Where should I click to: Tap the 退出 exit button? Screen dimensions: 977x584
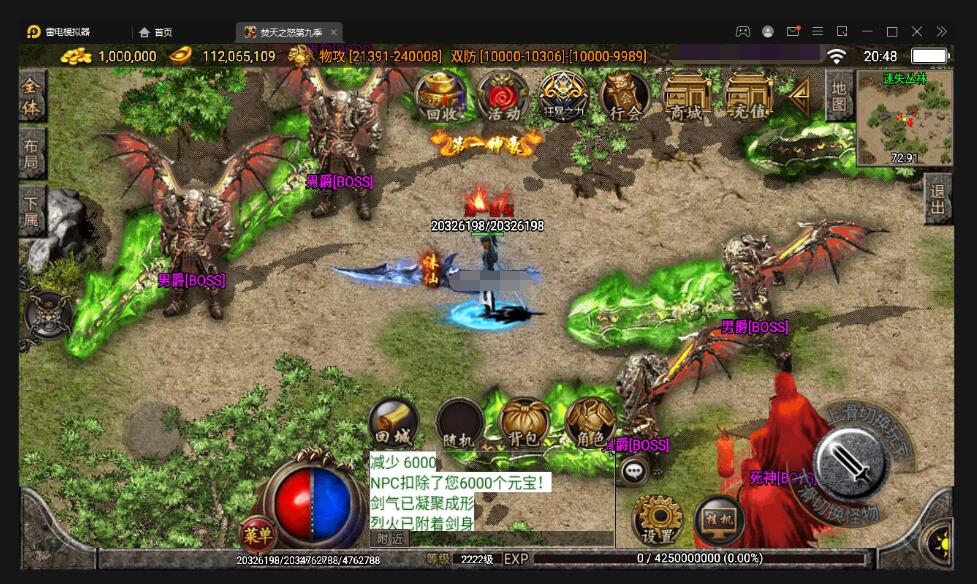[x=938, y=200]
